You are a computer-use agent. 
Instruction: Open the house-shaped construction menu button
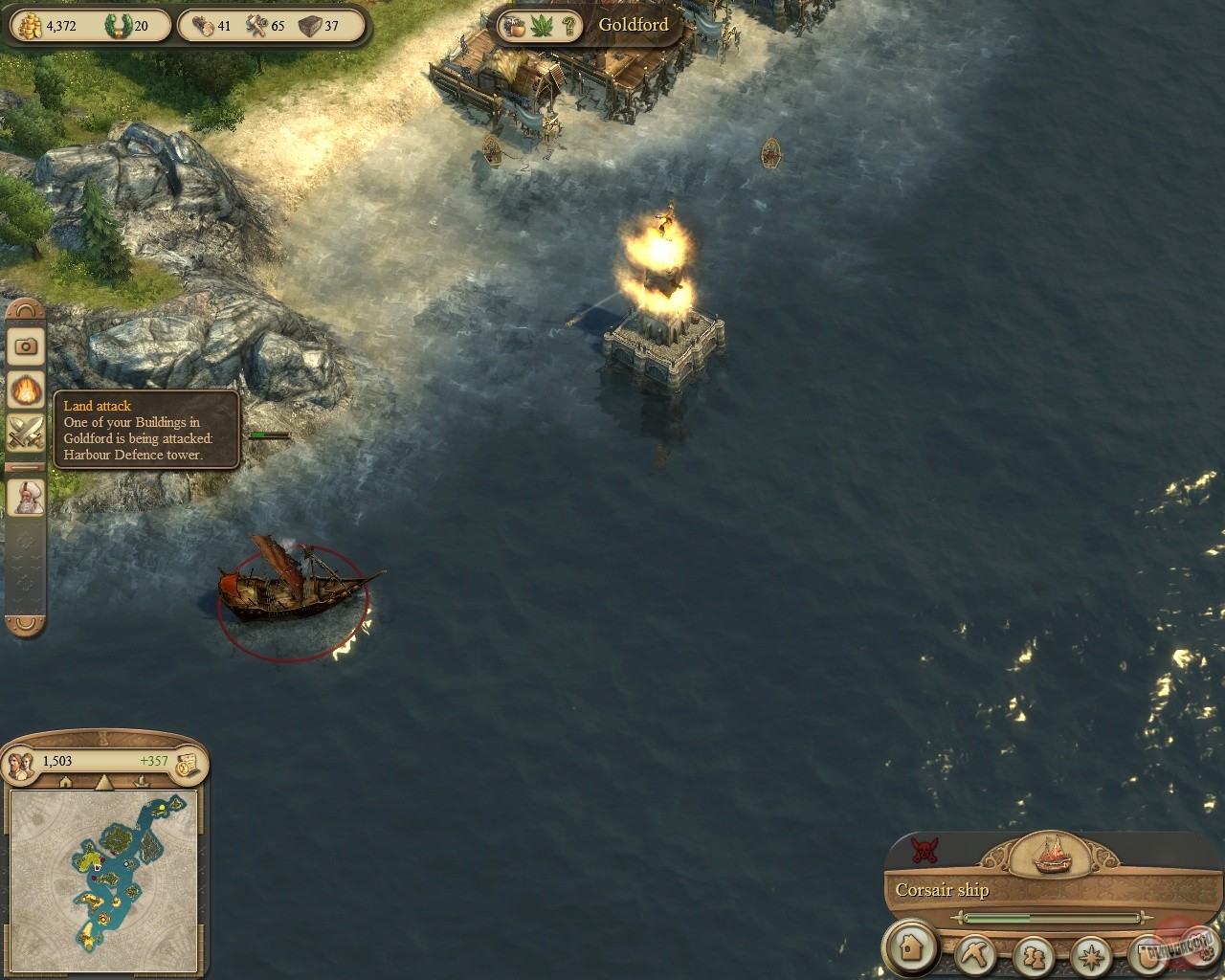tap(911, 948)
